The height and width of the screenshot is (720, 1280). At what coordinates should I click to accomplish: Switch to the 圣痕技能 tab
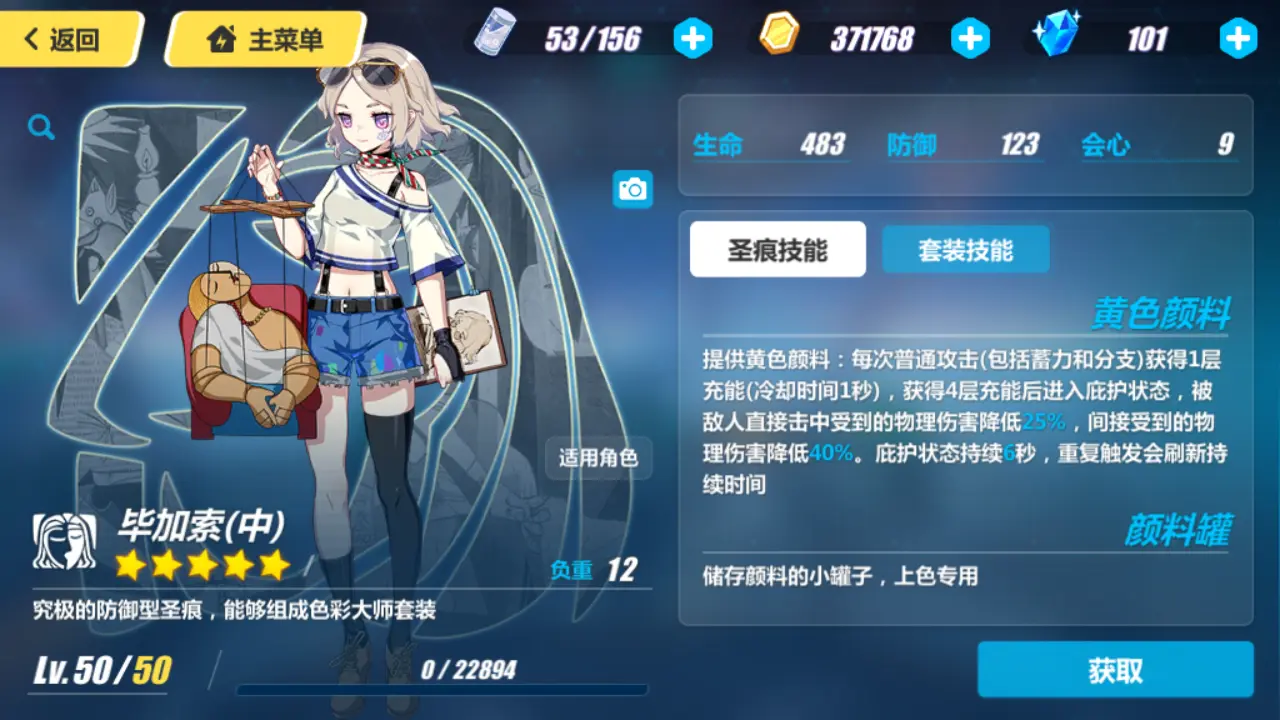pyautogui.click(x=777, y=249)
